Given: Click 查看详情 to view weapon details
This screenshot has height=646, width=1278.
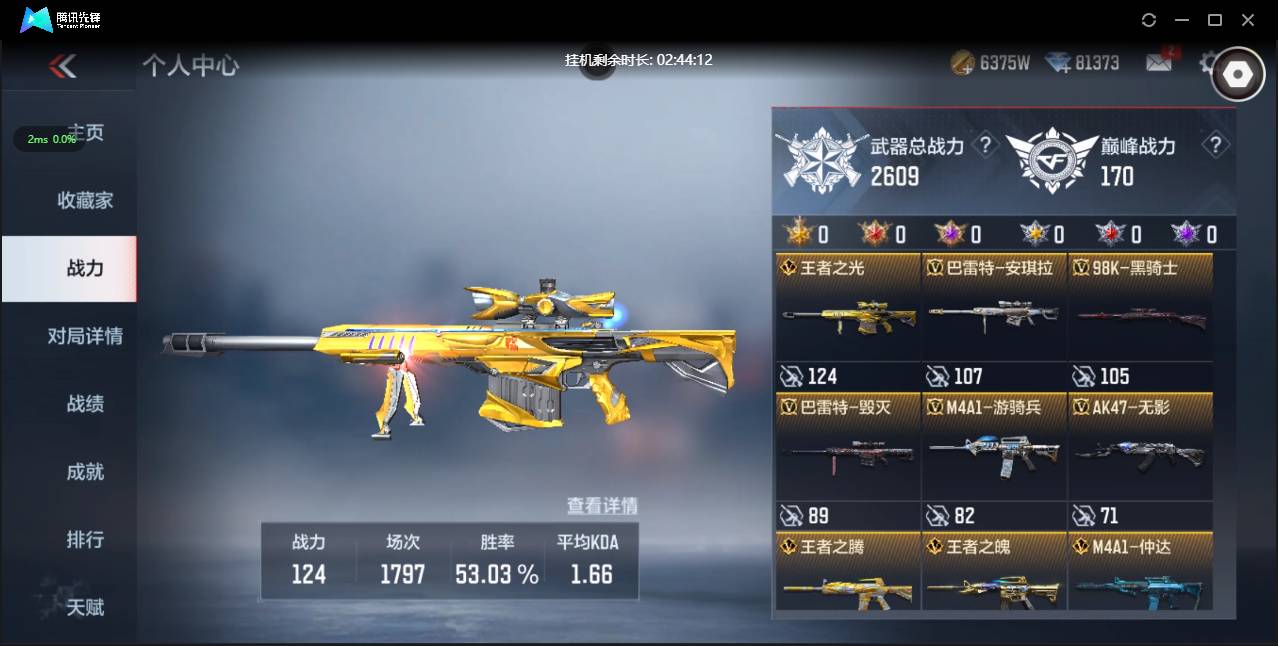Looking at the screenshot, I should tap(602, 506).
